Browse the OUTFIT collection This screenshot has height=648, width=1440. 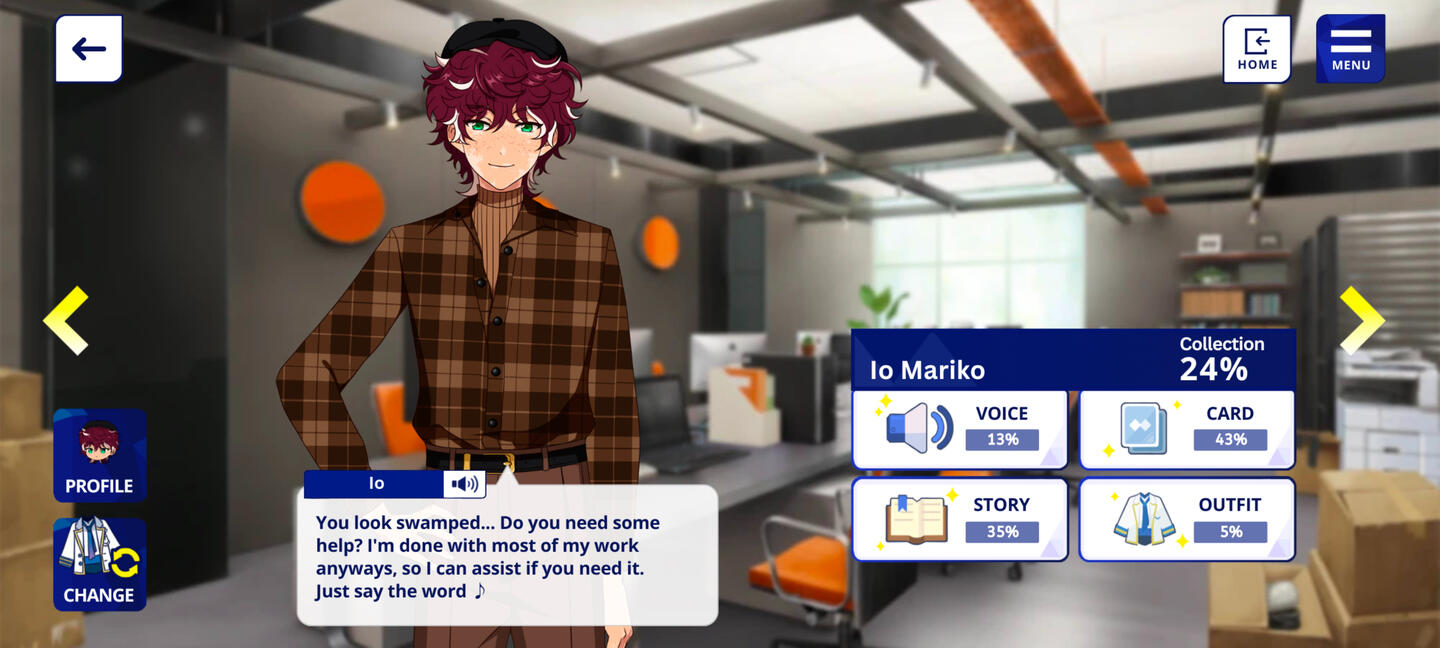pos(1187,519)
